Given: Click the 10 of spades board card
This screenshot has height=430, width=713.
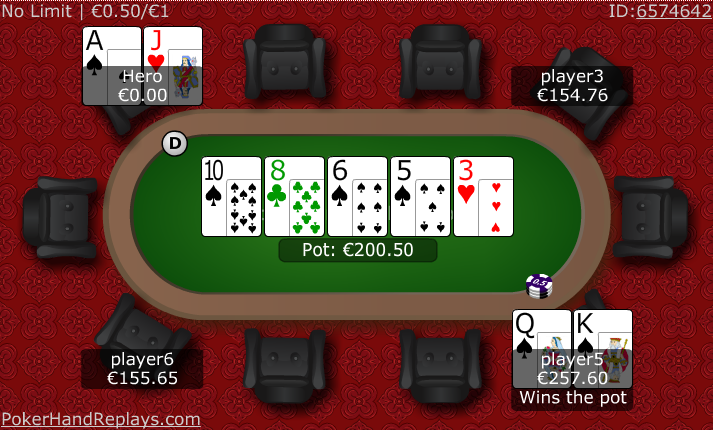Looking at the screenshot, I should pos(231,197).
